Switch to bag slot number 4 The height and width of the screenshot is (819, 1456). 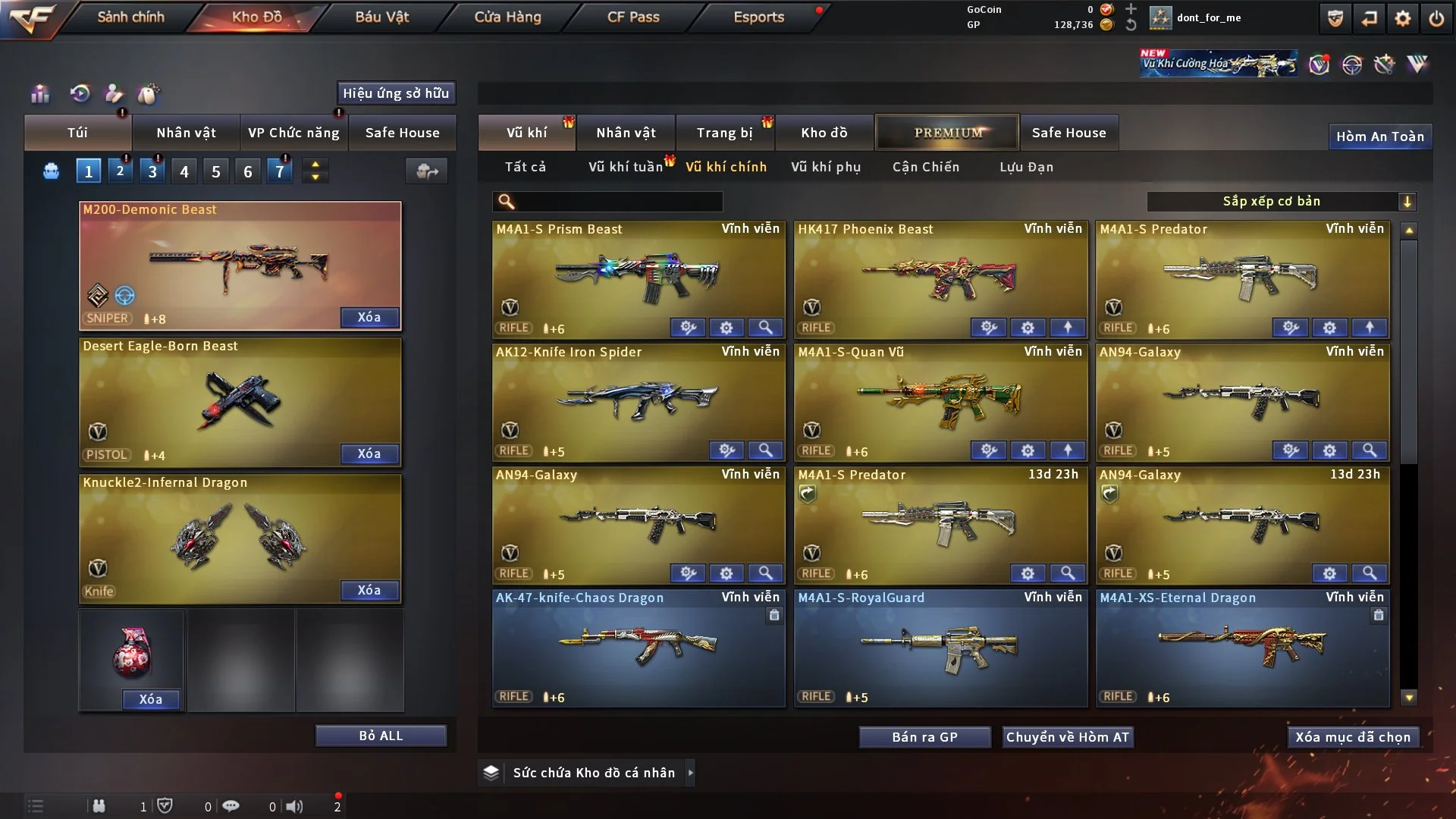pos(184,171)
